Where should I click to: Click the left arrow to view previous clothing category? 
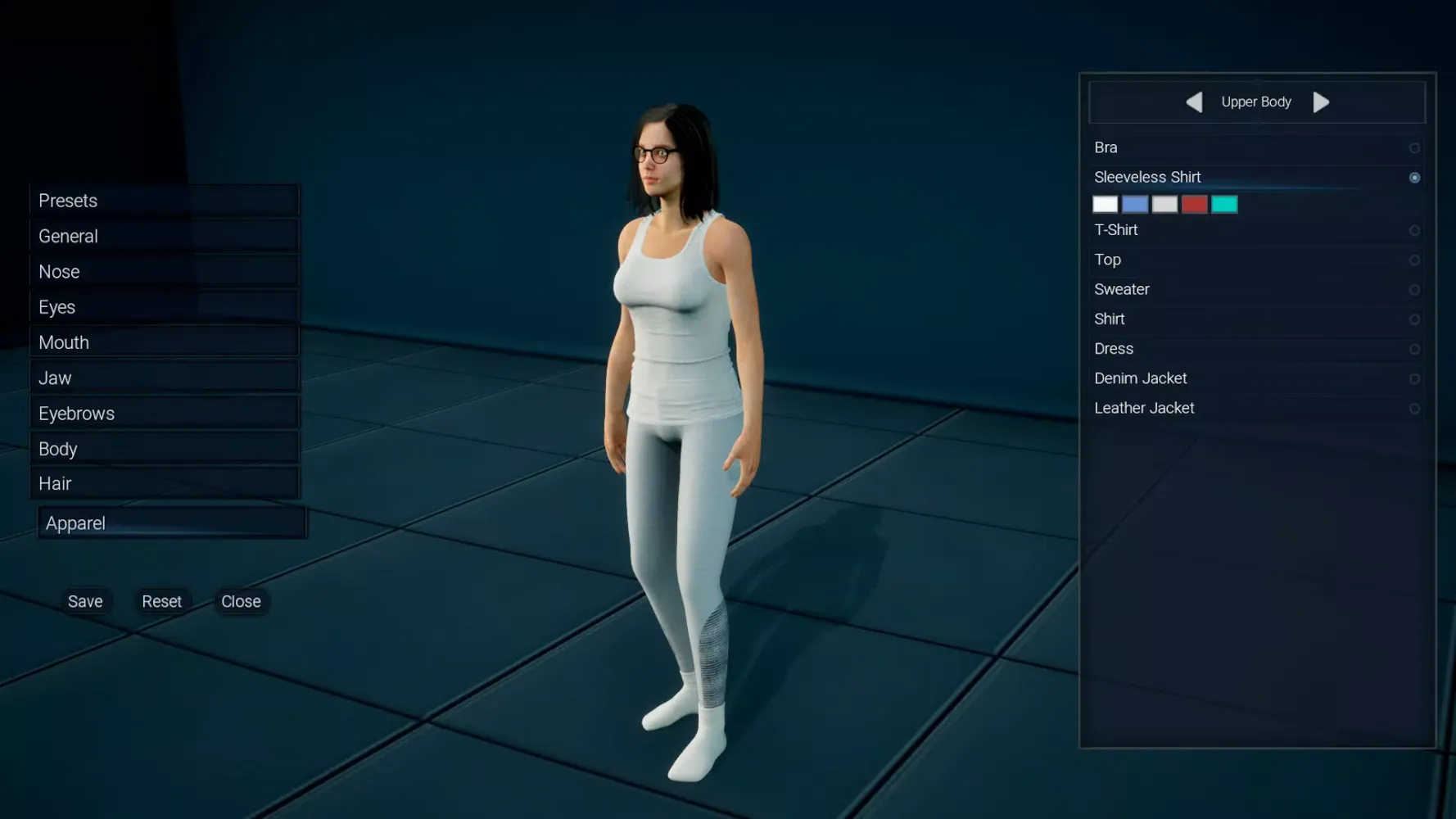(1194, 102)
